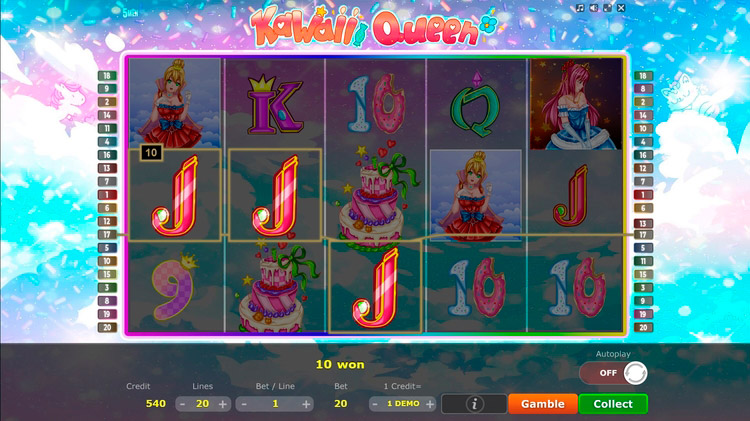Screen dimensions: 750x421
Task: Mute sound with the speaker icon
Action: (x=594, y=8)
